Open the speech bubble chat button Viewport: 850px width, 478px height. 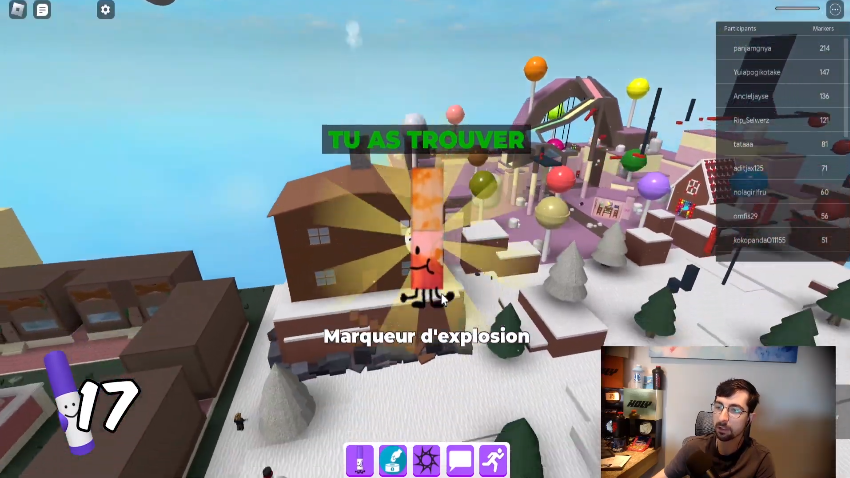[x=460, y=461]
